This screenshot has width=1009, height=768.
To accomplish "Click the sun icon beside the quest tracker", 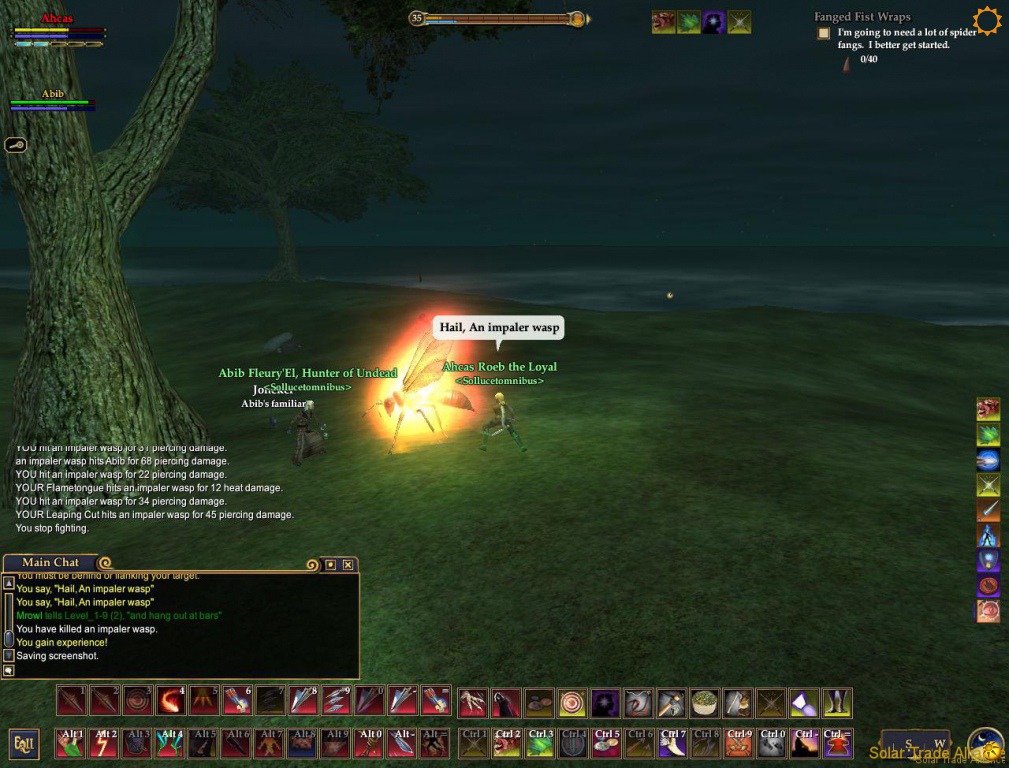I will (x=987, y=21).
